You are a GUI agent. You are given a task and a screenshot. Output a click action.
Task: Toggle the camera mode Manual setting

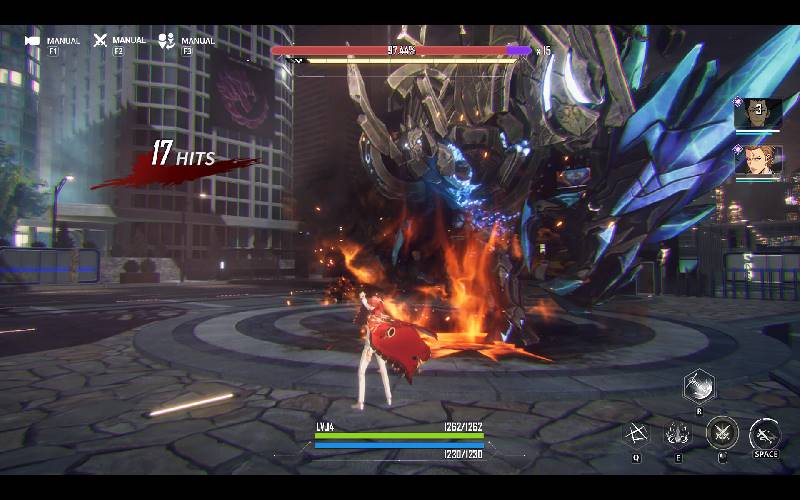tap(33, 41)
